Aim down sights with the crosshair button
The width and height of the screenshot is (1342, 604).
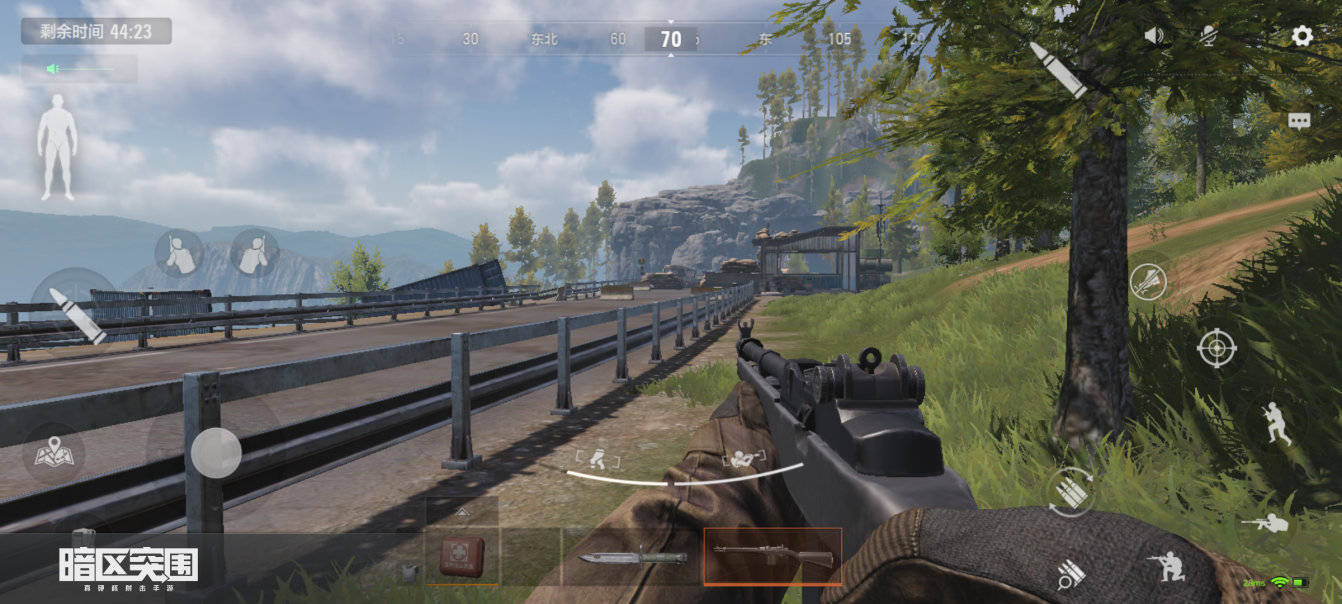[1216, 348]
